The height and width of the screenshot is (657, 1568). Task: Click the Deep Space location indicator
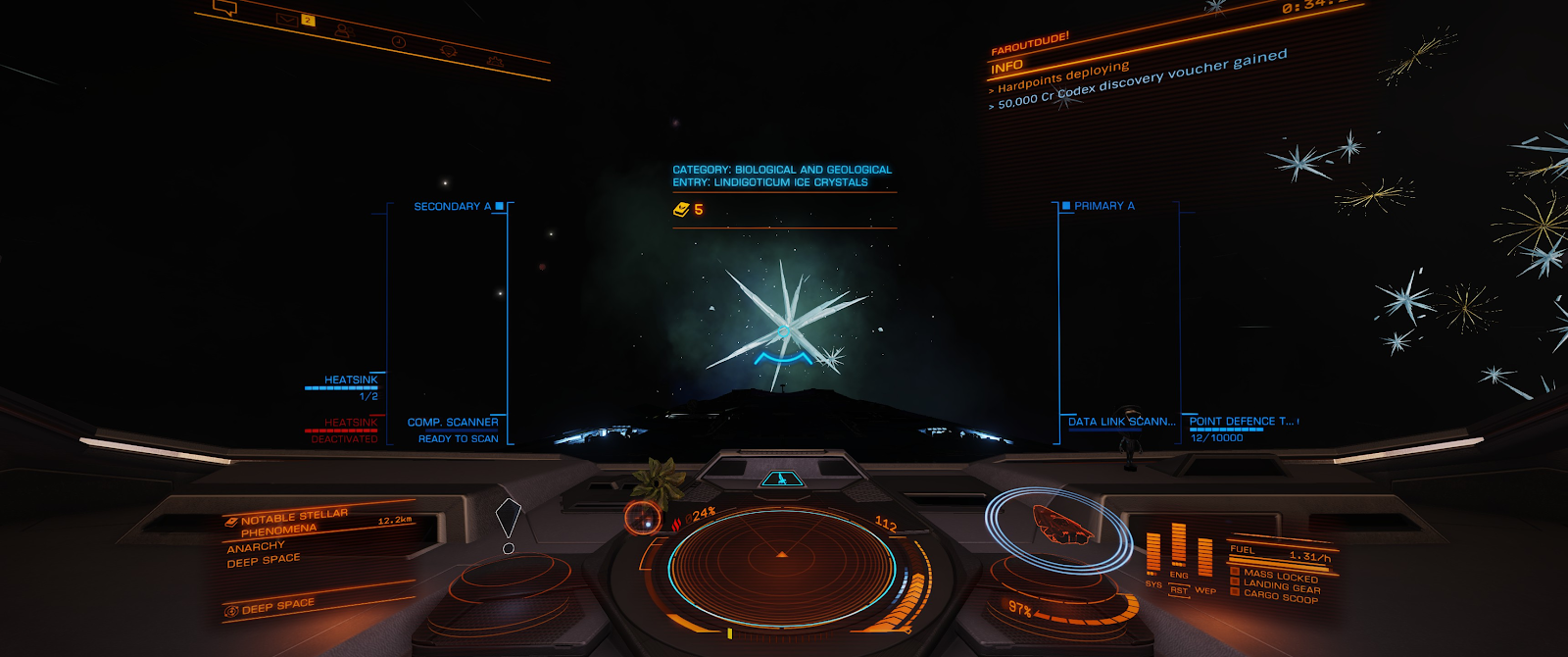pyautogui.click(x=278, y=605)
